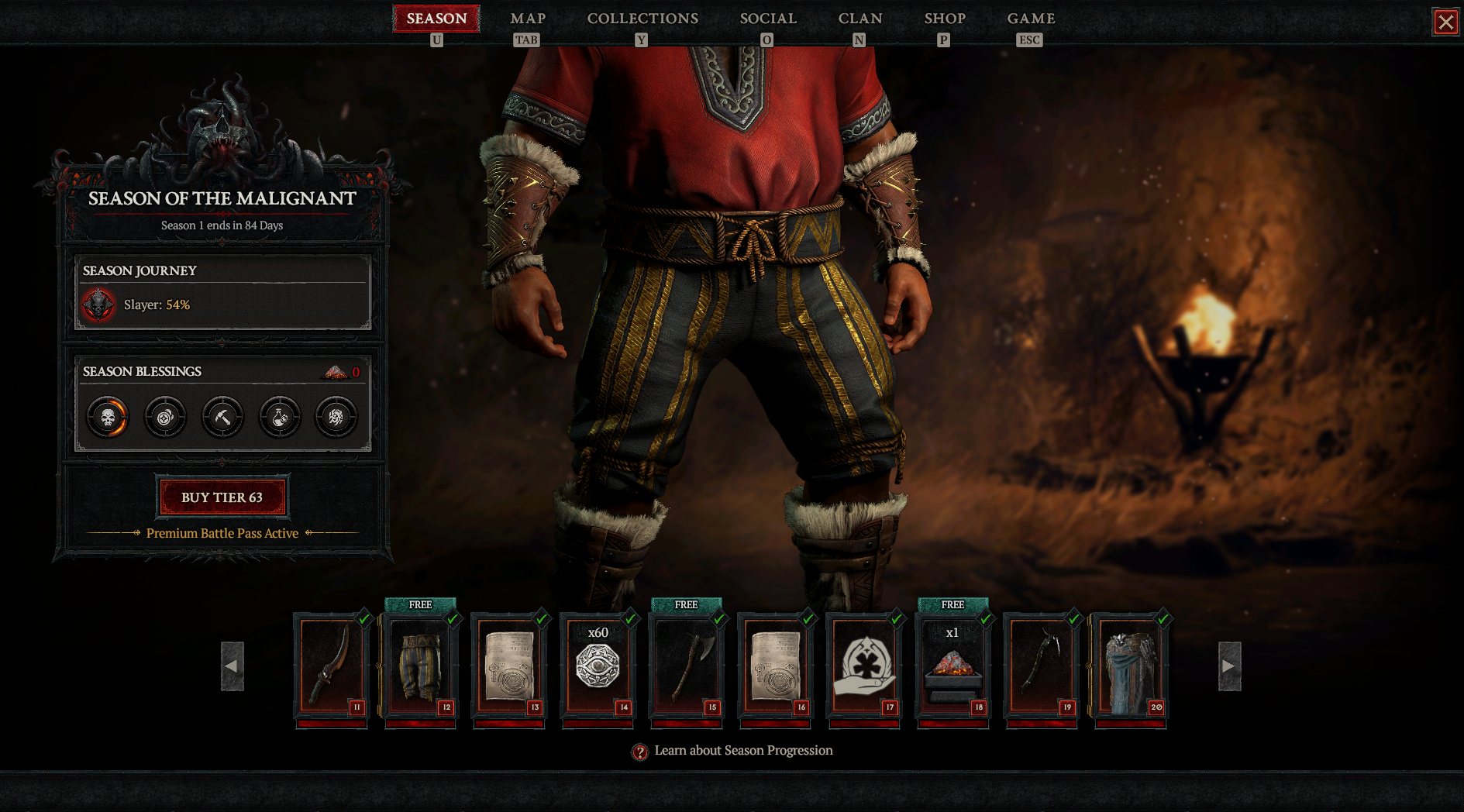Select the tier 12 striped pants reward
Image resolution: width=1464 pixels, height=812 pixels.
(x=421, y=666)
